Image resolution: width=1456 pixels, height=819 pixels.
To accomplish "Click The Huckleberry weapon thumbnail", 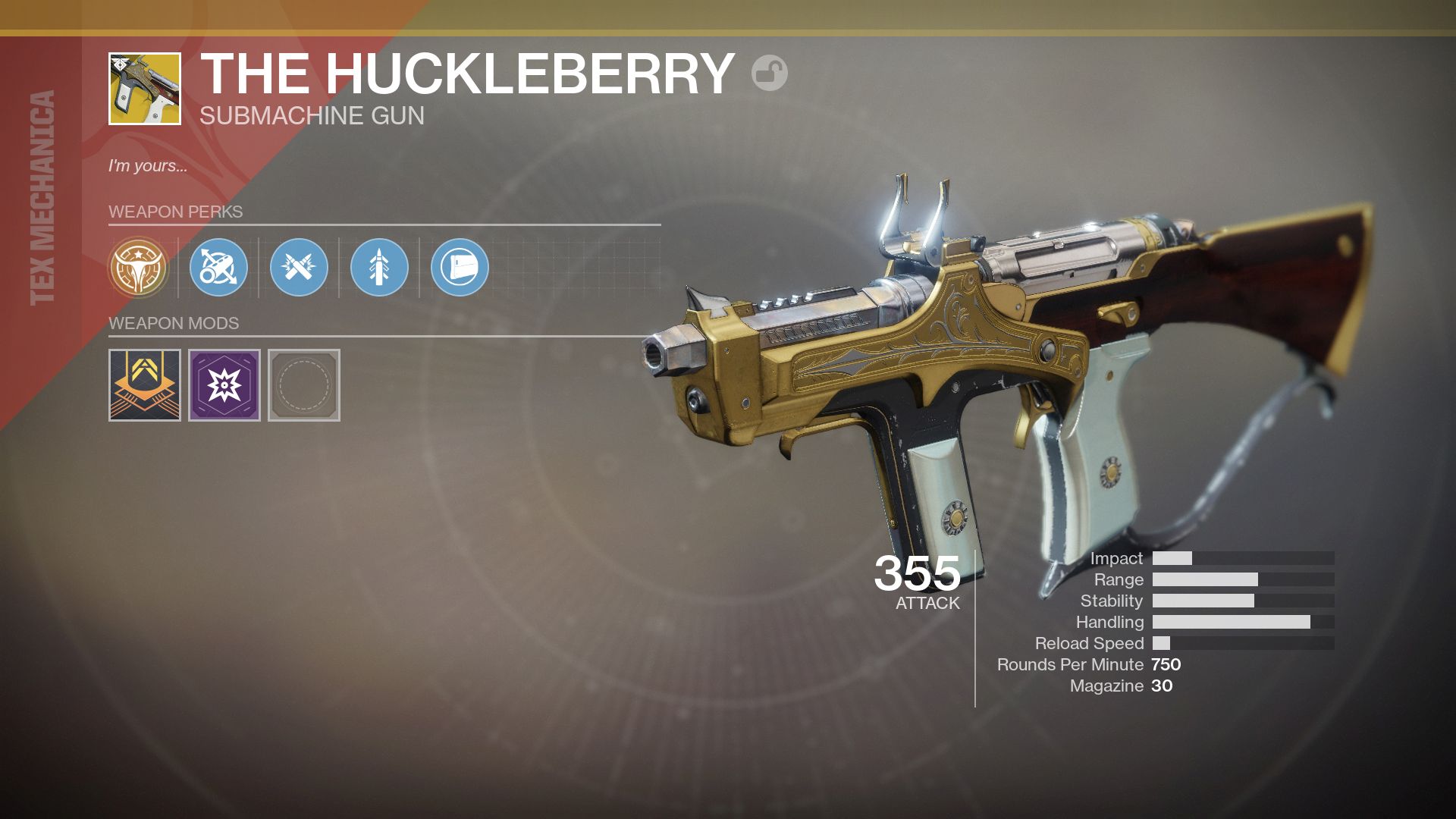I will click(143, 87).
